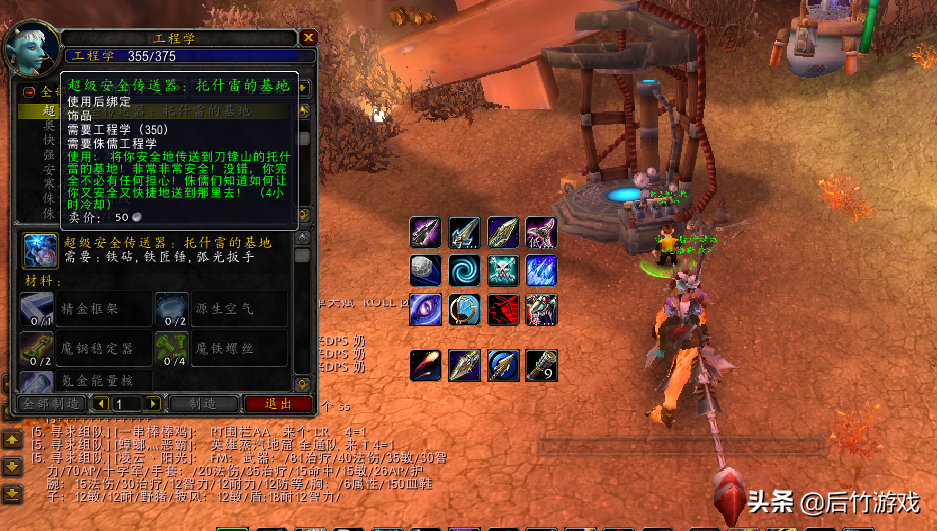Viewport: 937px width, 531px height.
Task: Activate the fiery comet ability
Action: 425,366
